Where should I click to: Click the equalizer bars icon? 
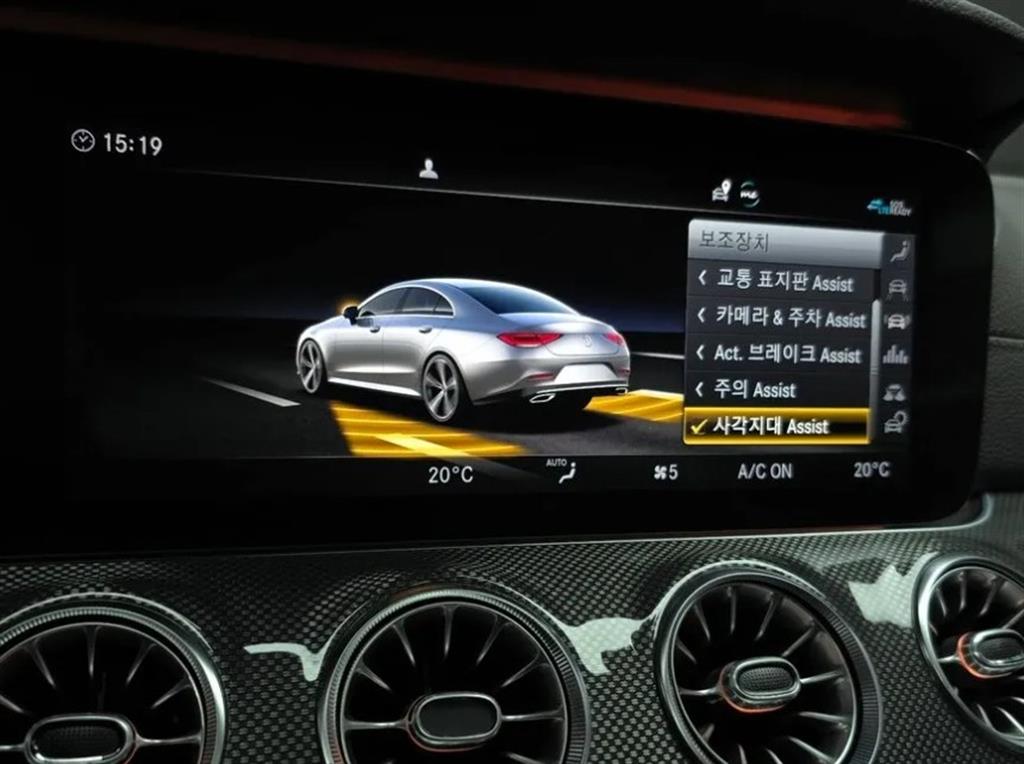[x=896, y=355]
